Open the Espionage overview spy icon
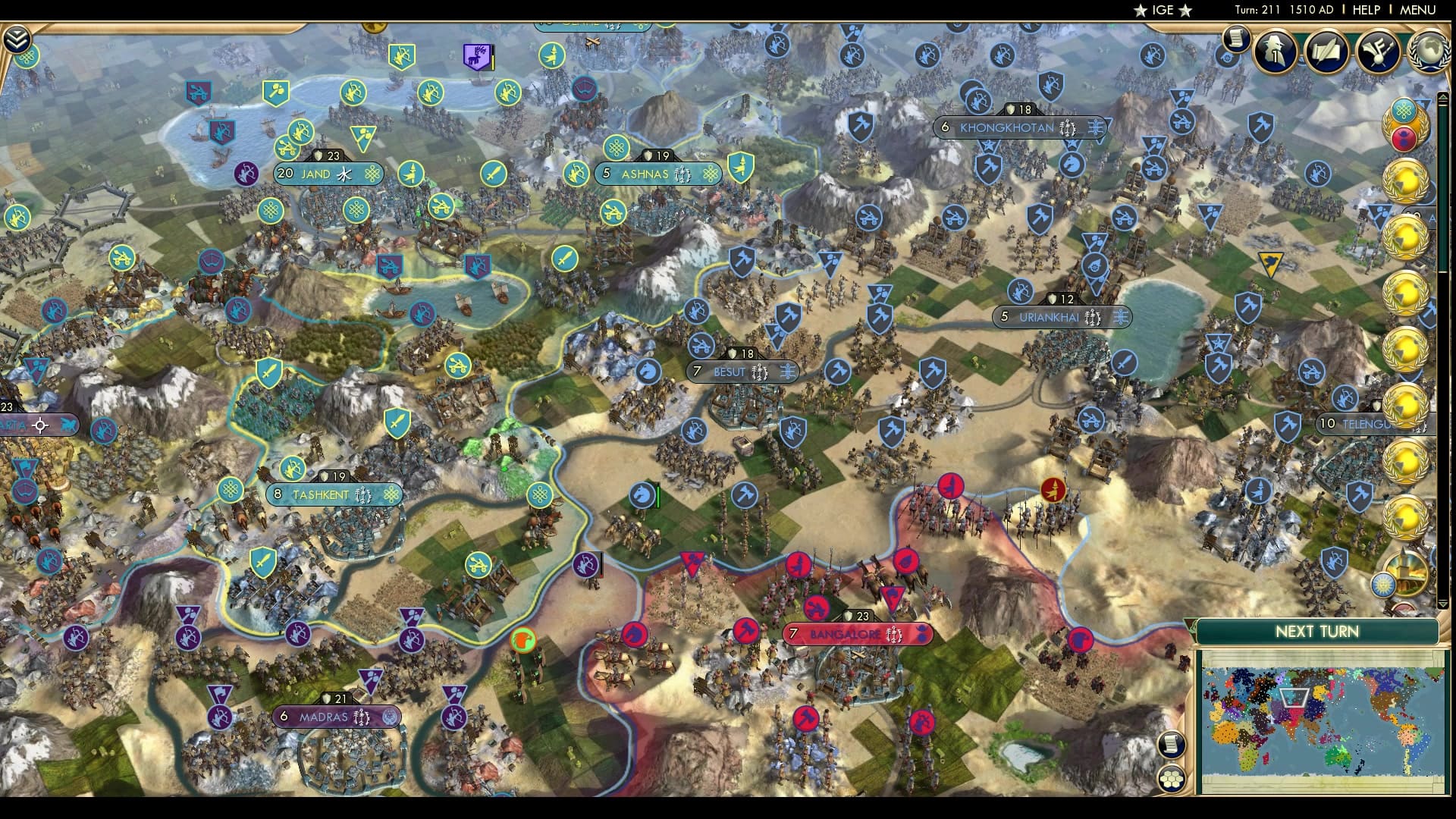This screenshot has width=1456, height=819. (x=1274, y=52)
